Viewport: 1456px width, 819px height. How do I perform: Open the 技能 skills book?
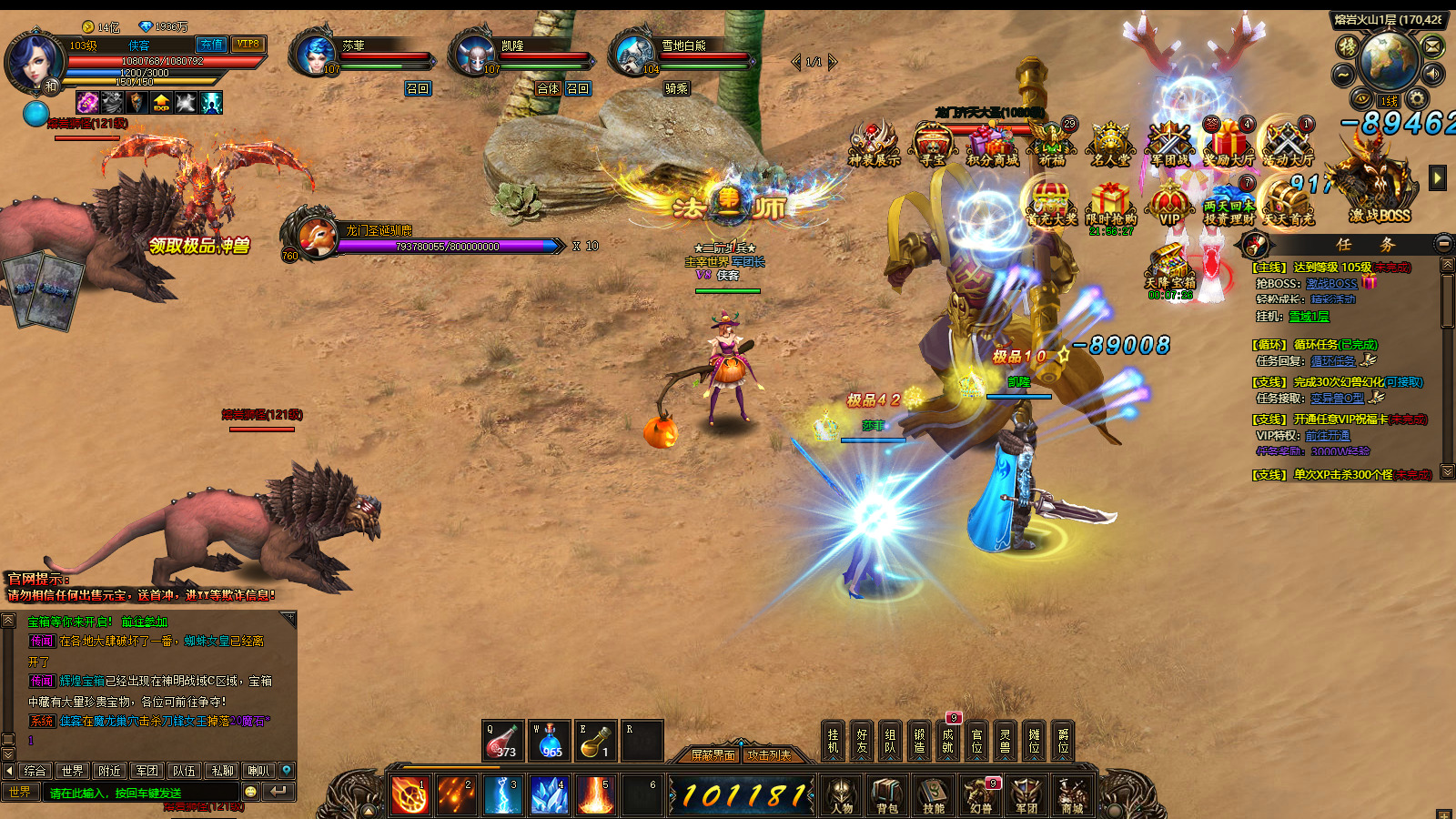pyautogui.click(x=934, y=794)
